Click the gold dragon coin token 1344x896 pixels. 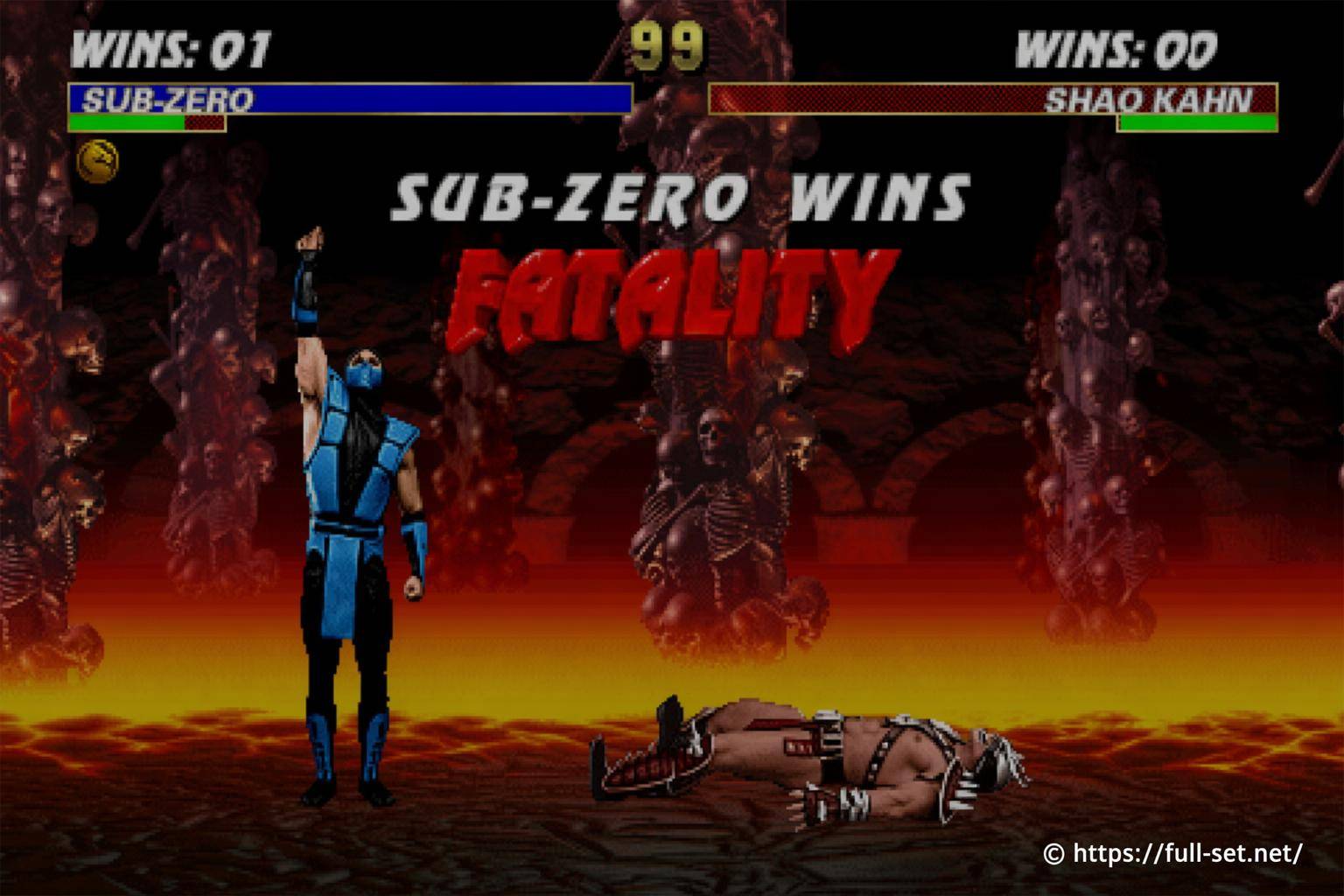coord(101,159)
